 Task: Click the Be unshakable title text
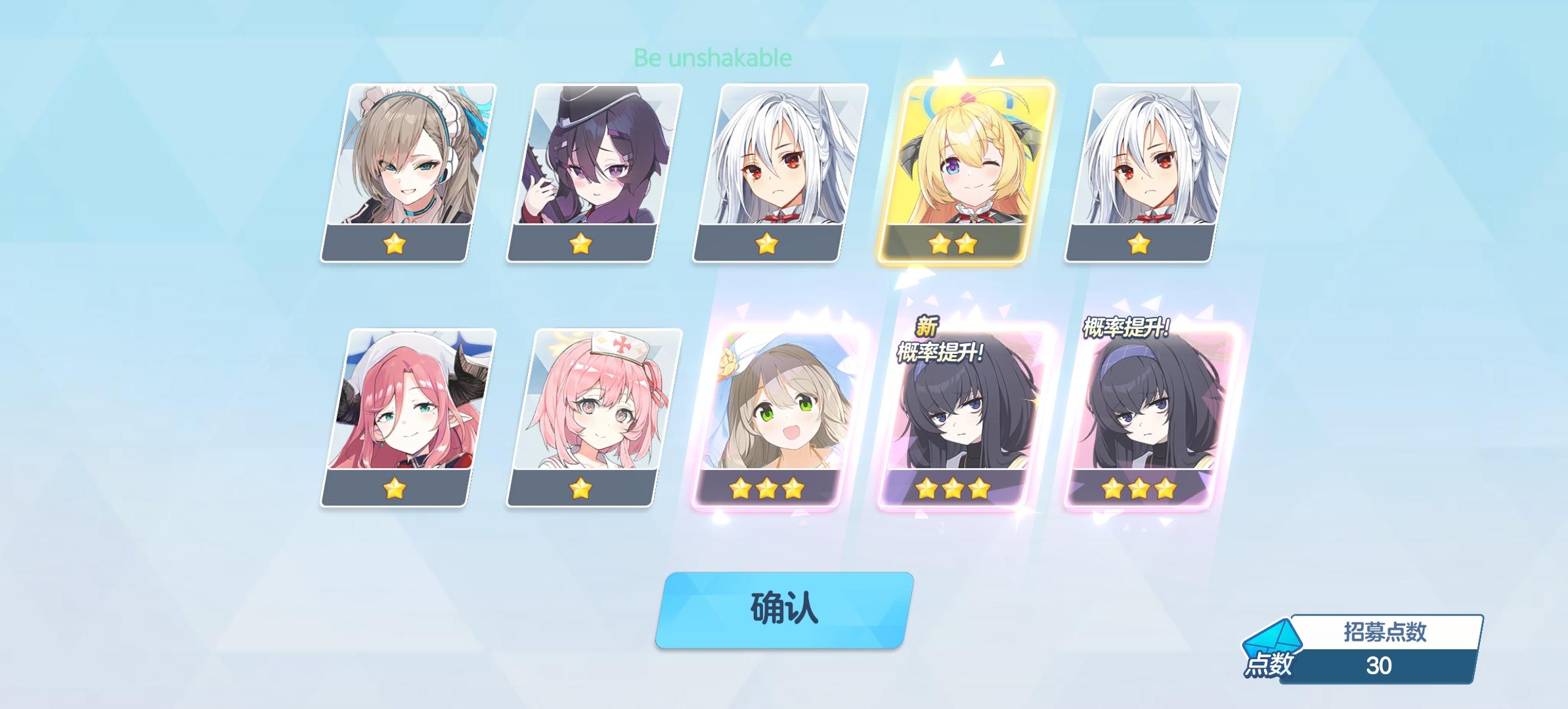(711, 58)
